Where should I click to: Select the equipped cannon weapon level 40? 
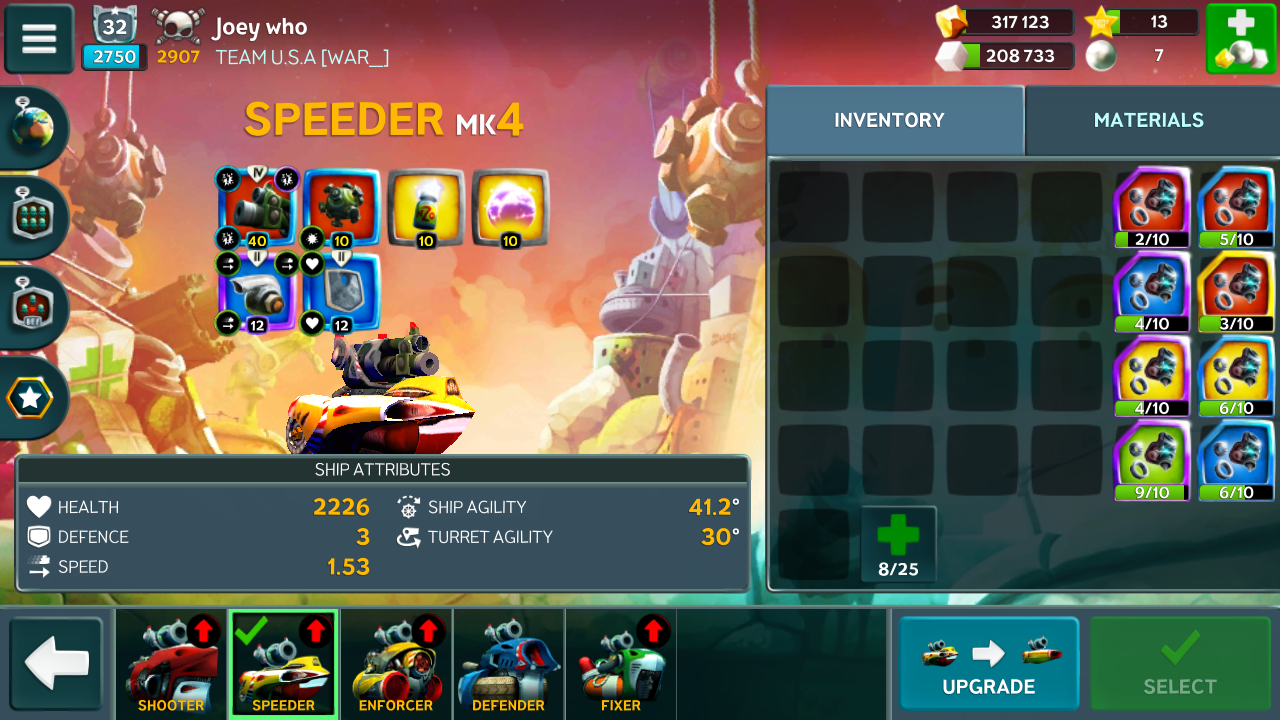[x=257, y=207]
